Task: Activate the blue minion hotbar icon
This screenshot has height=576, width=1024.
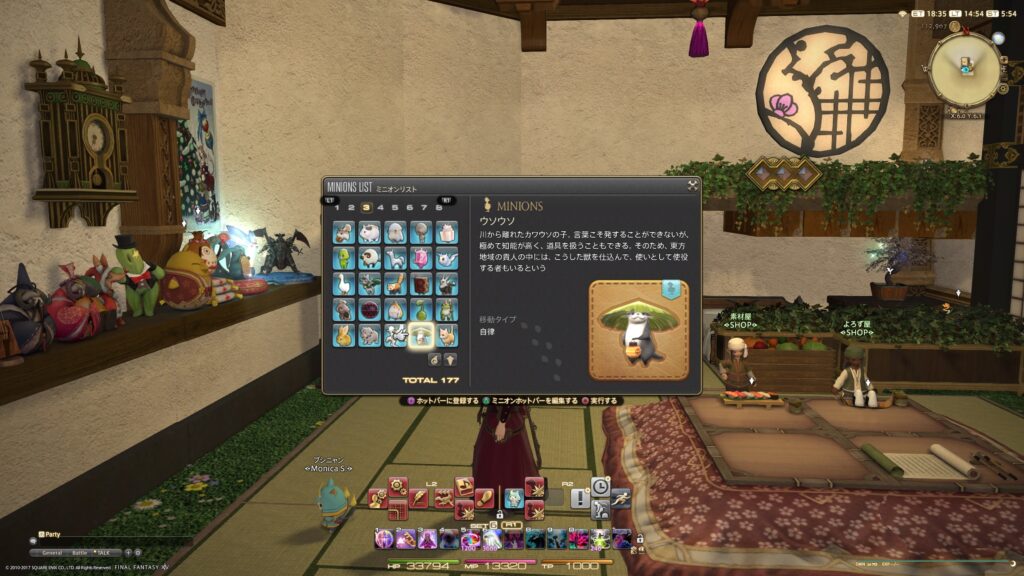Action: (x=513, y=497)
